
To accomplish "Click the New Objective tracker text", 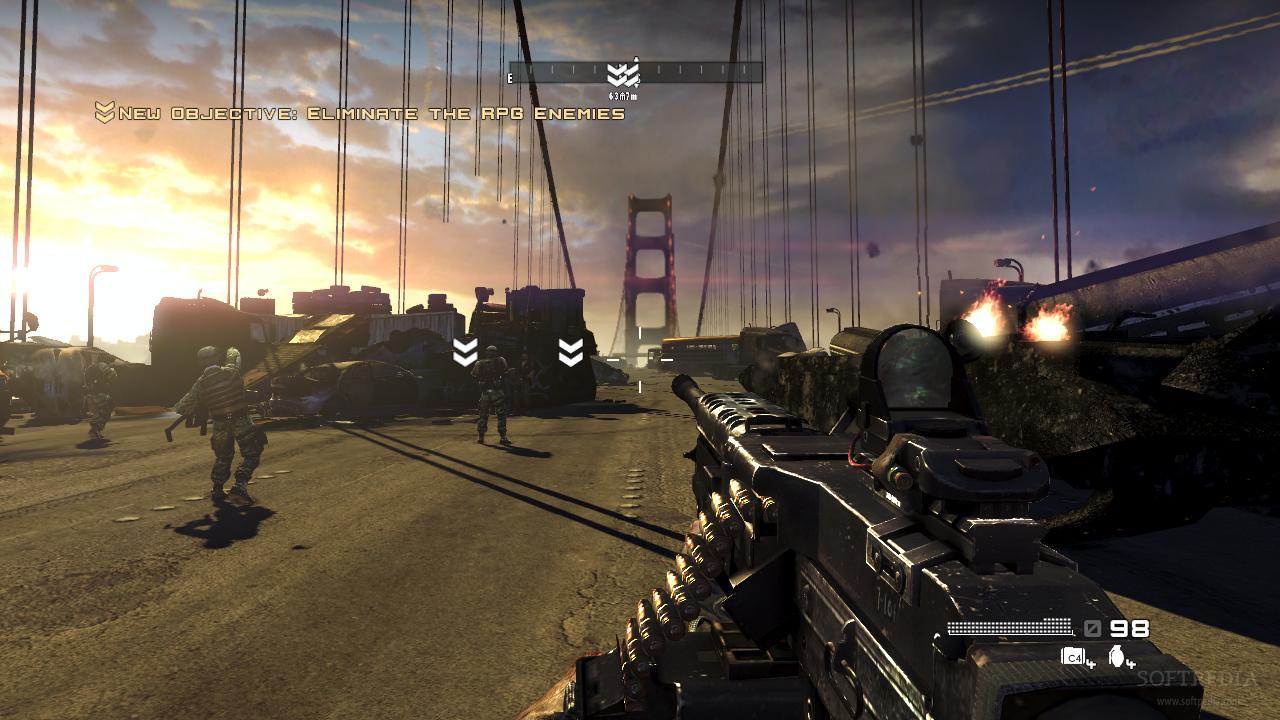I will 371,113.
